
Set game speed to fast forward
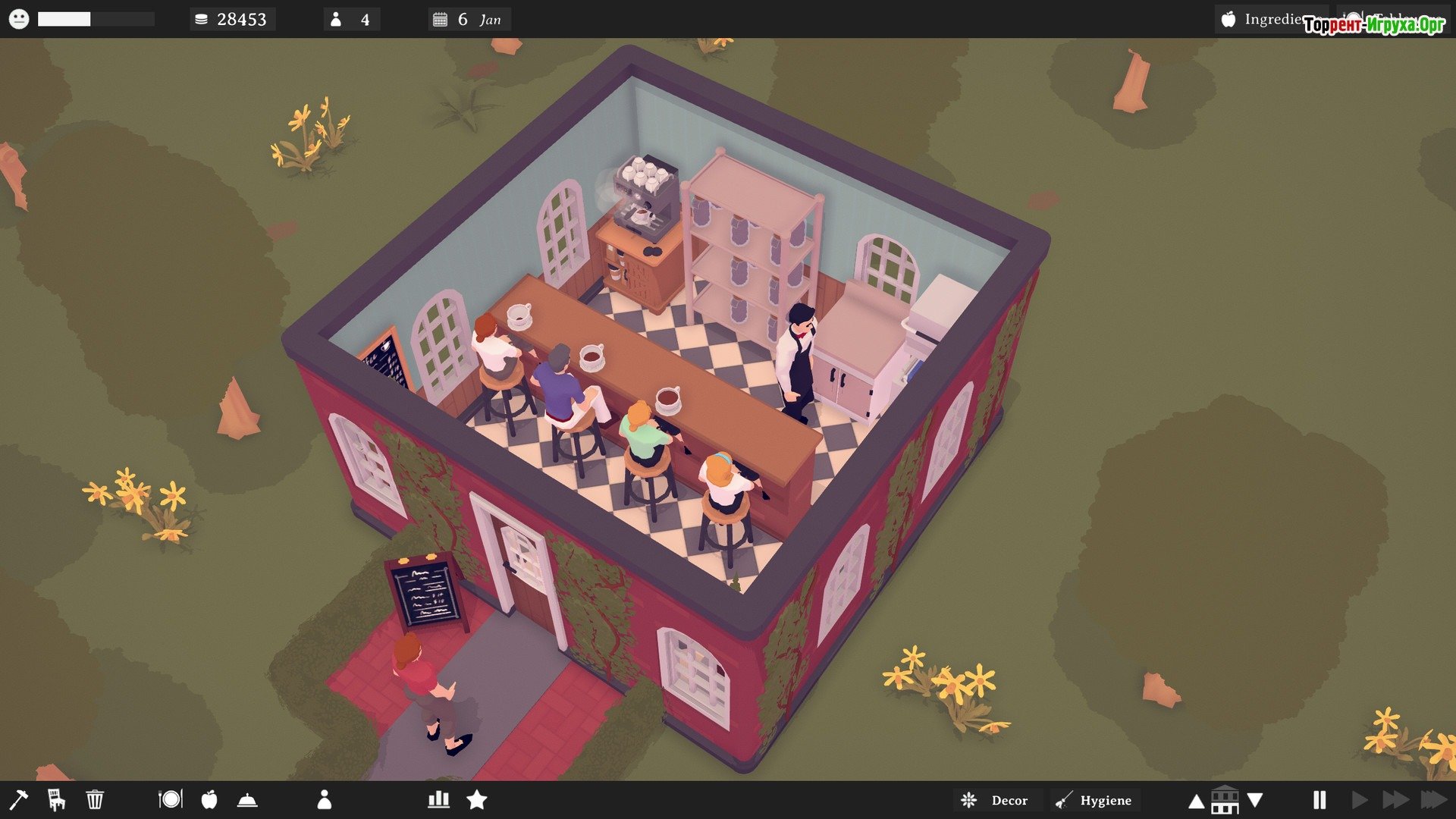click(1395, 799)
